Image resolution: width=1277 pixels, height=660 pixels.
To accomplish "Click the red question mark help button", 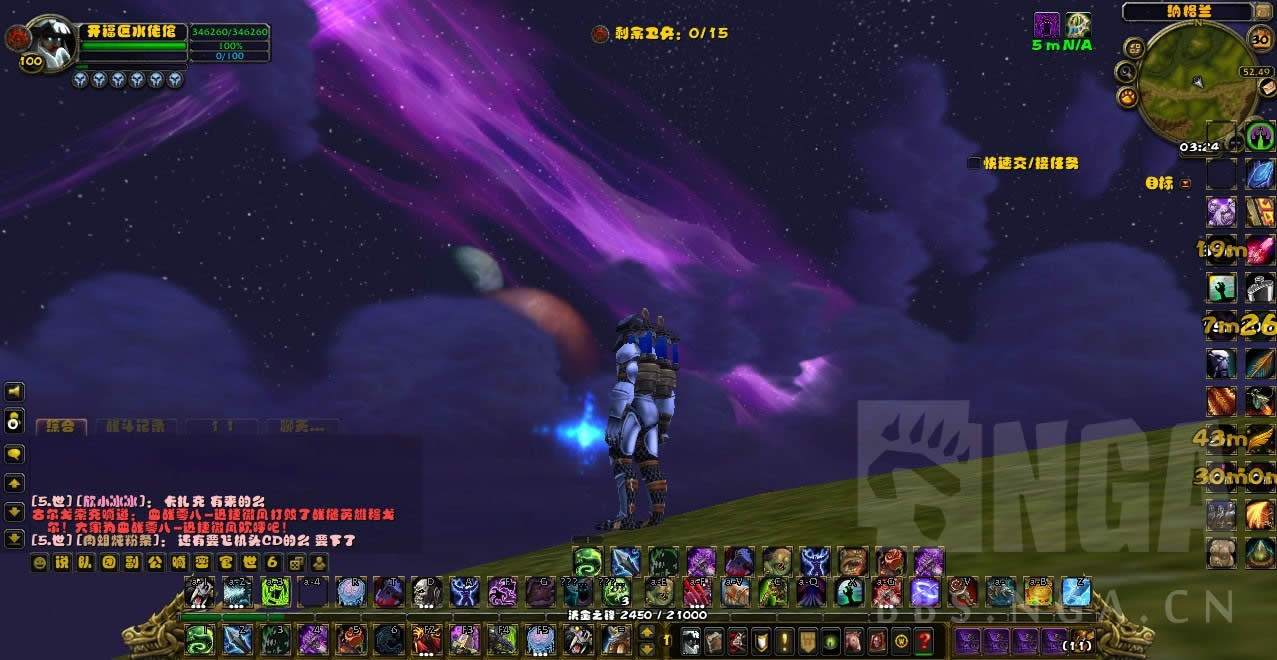I will pyautogui.click(x=925, y=639).
